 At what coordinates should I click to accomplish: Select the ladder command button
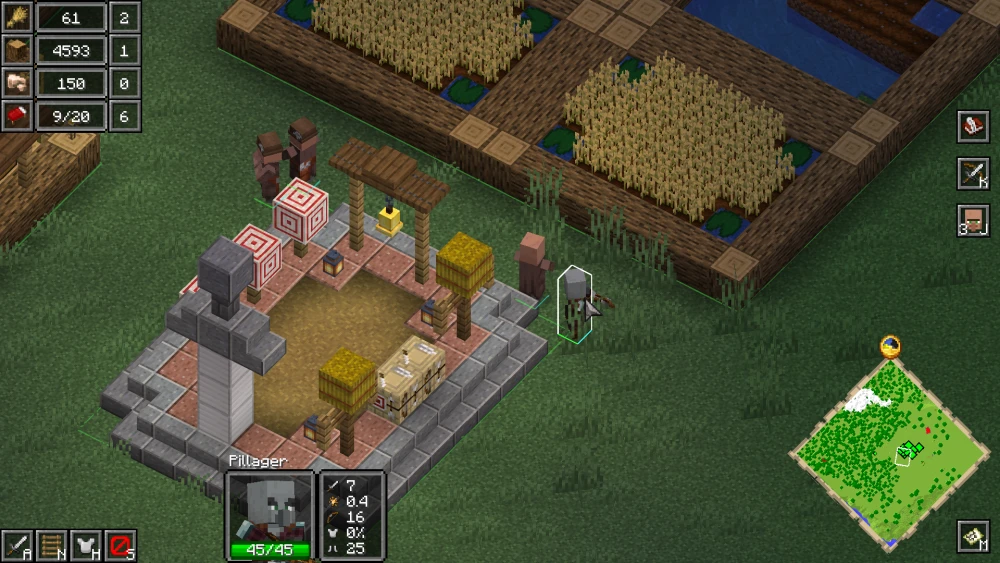(x=51, y=545)
